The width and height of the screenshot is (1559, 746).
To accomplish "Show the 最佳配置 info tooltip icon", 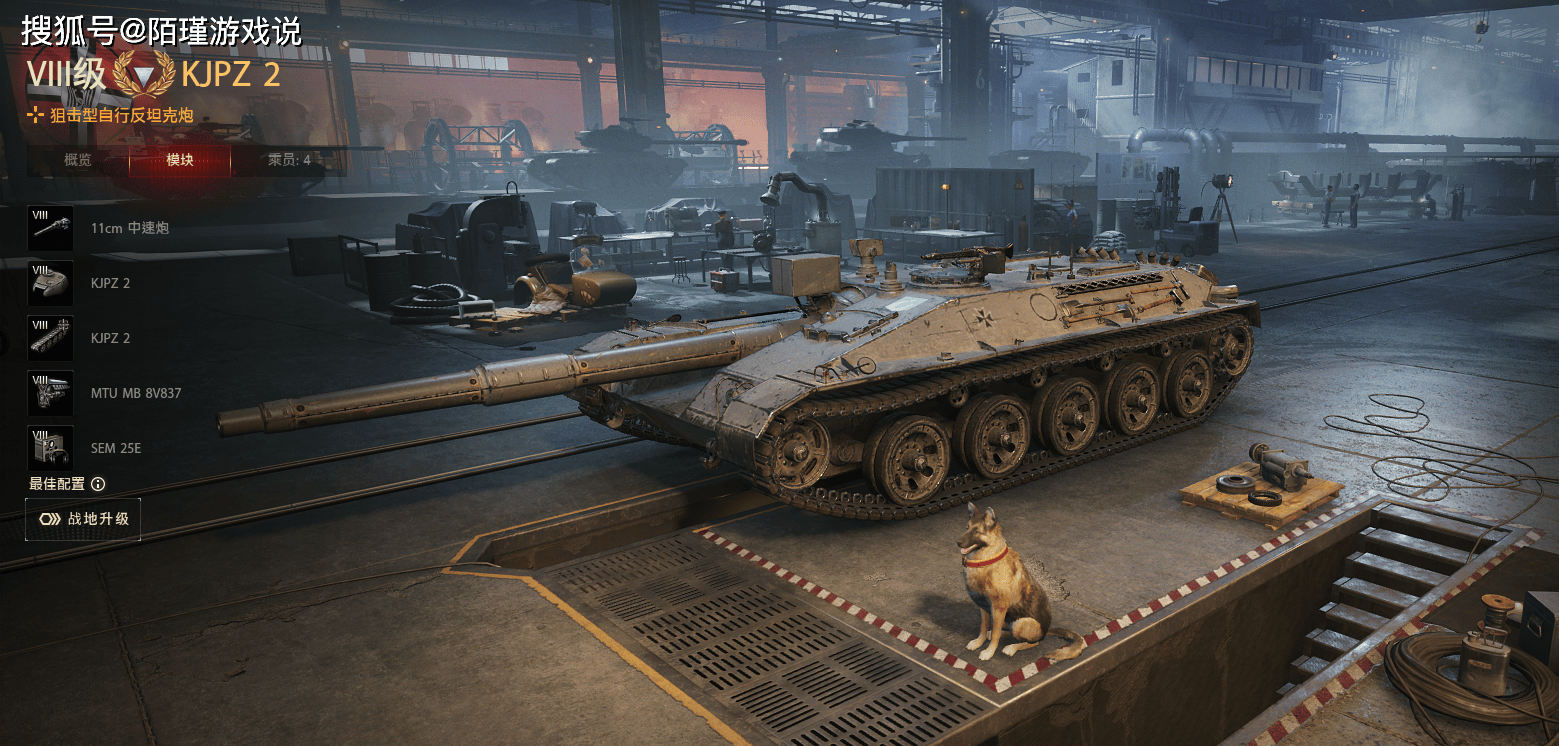I will [x=98, y=484].
